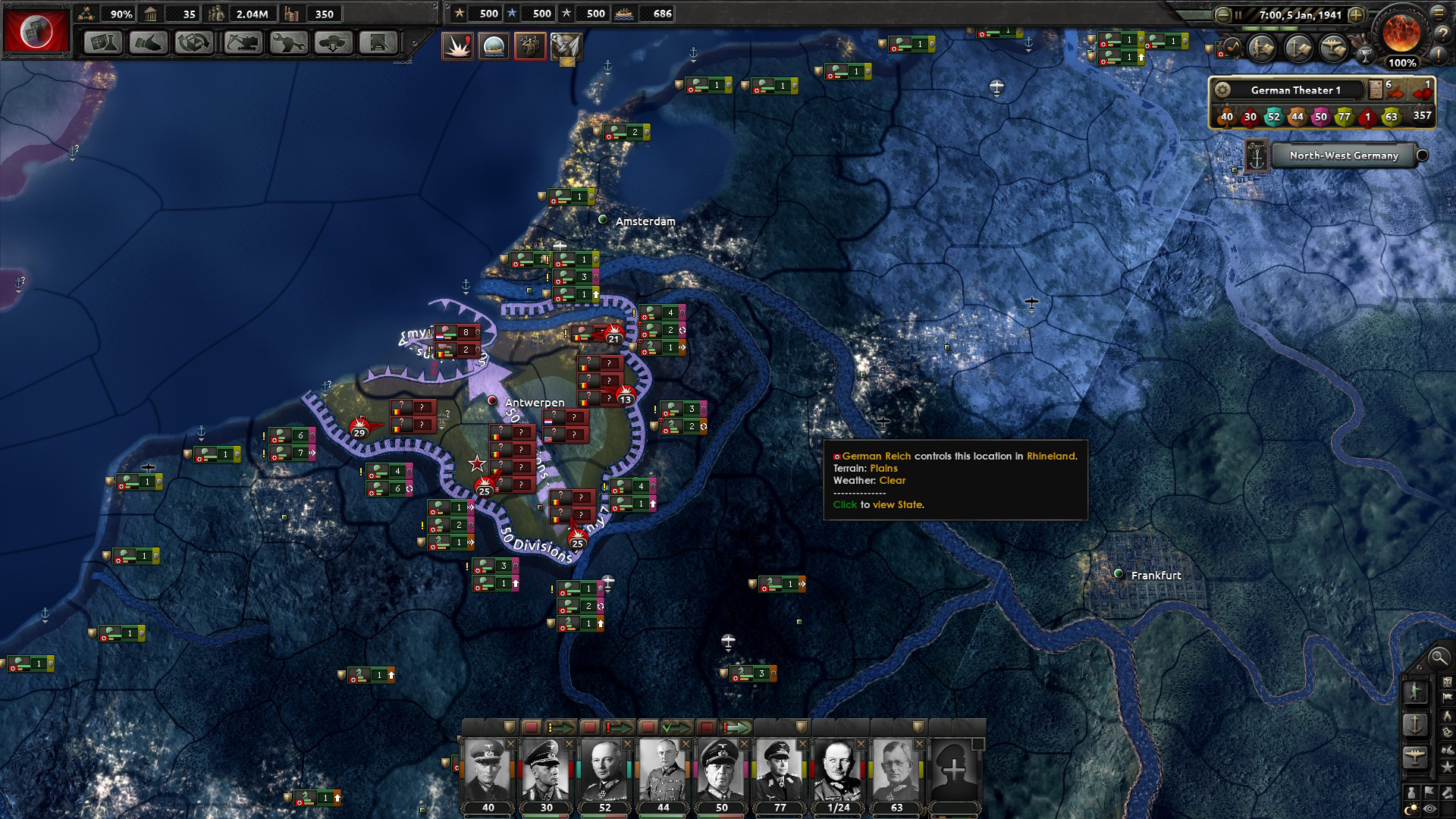1456x819 pixels.
Task: Toggle the circular marker beside North-West Germany
Action: coord(1422,156)
